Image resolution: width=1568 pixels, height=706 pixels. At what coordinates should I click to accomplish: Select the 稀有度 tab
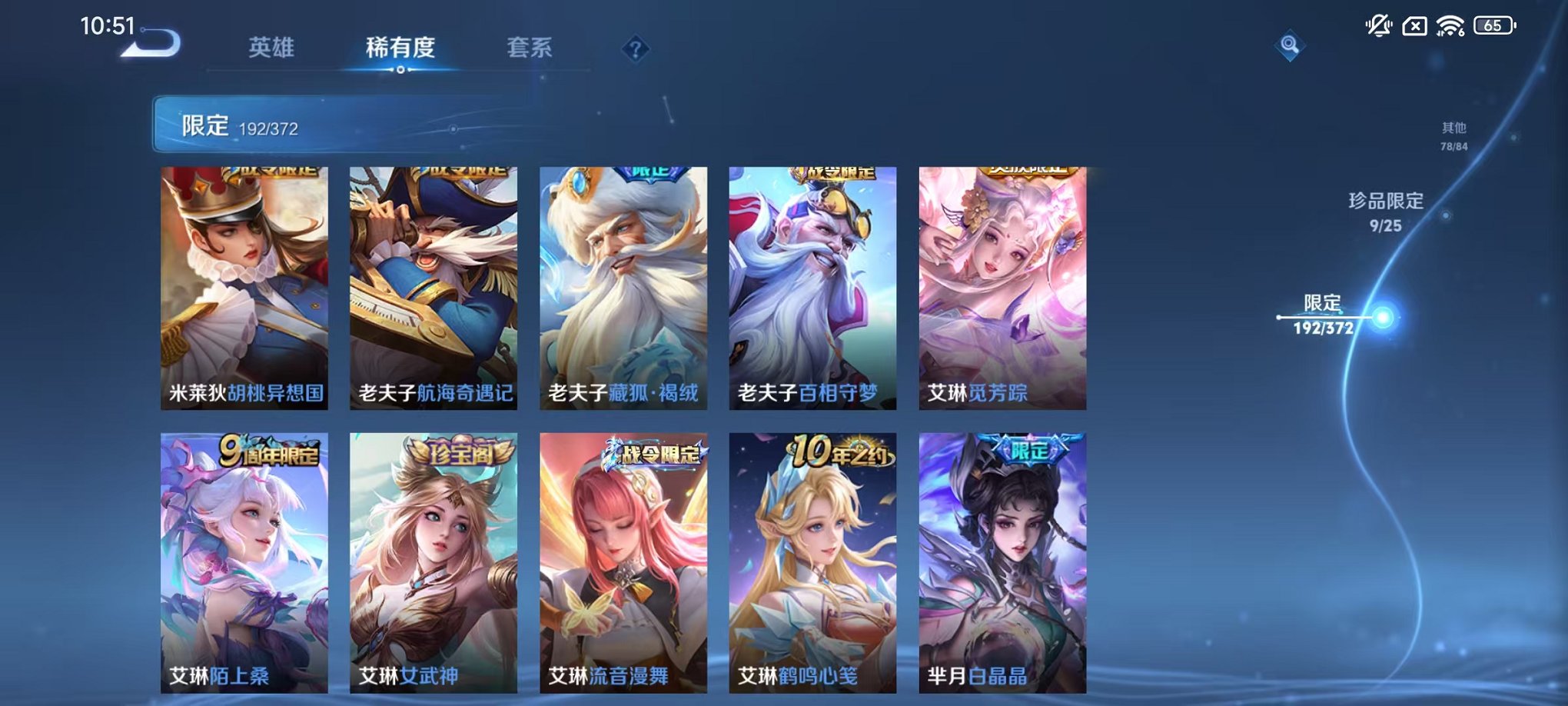(x=402, y=48)
